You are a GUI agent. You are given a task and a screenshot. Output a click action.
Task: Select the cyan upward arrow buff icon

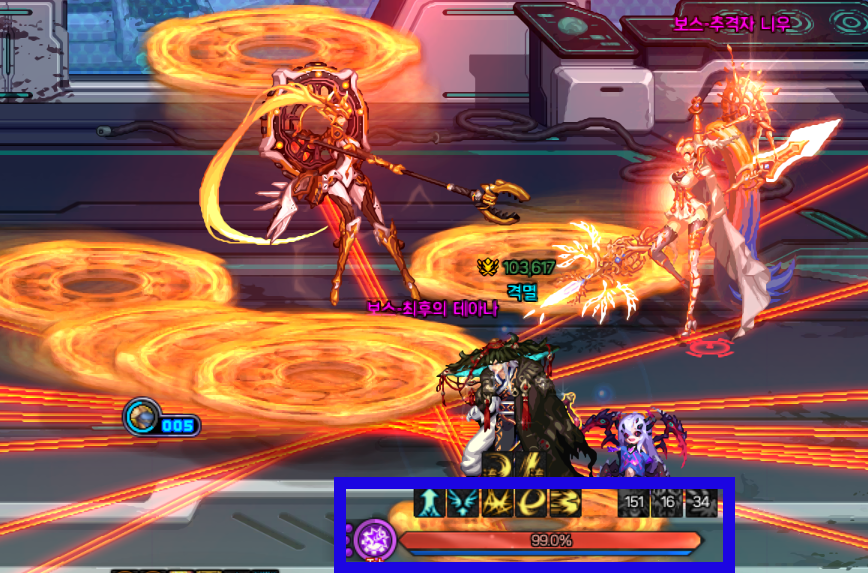(428, 502)
